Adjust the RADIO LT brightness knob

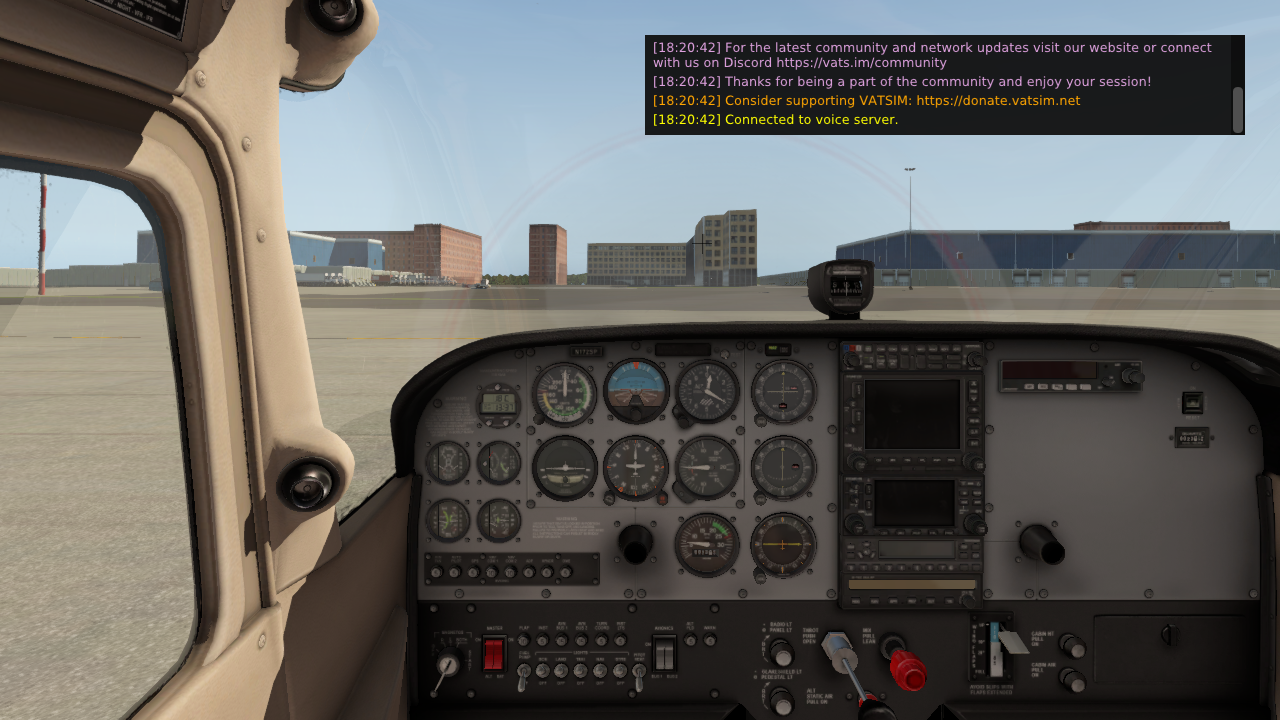coord(780,654)
